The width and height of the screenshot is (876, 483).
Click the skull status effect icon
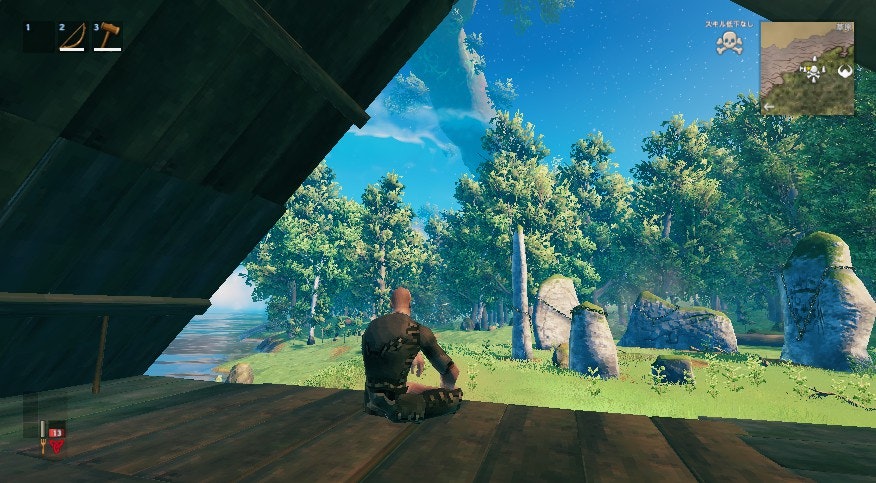point(729,42)
